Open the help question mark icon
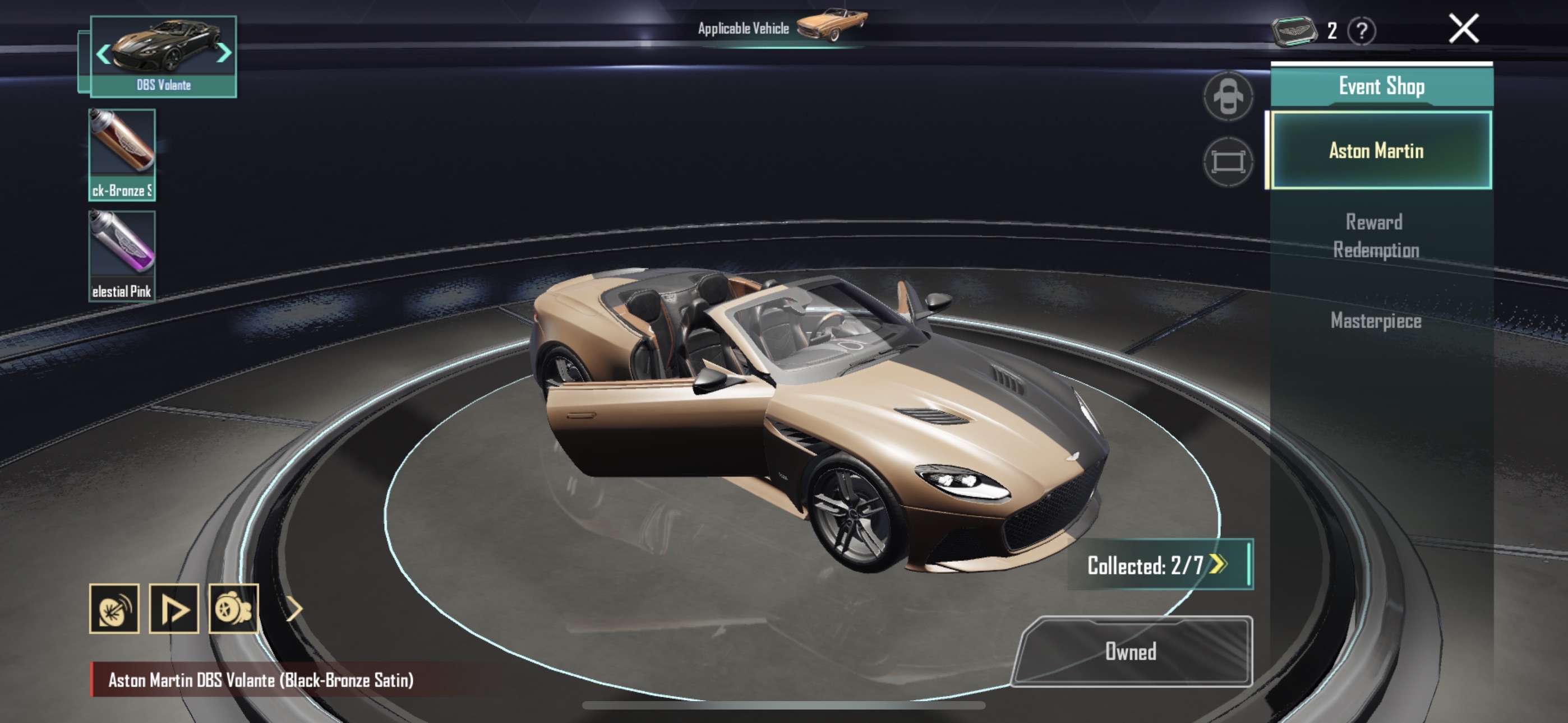This screenshot has width=1568, height=723. [x=1362, y=30]
